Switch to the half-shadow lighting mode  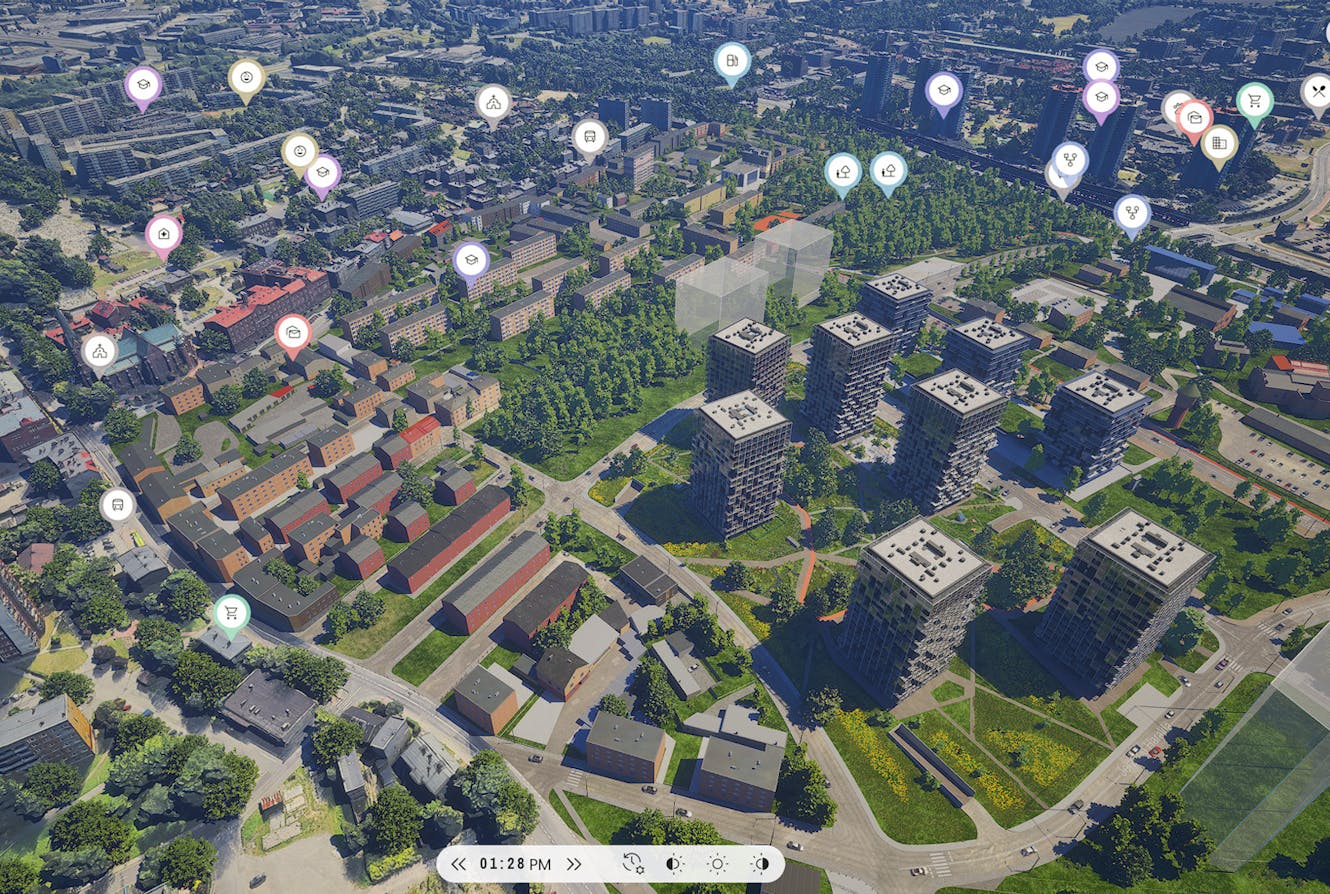tap(761, 863)
